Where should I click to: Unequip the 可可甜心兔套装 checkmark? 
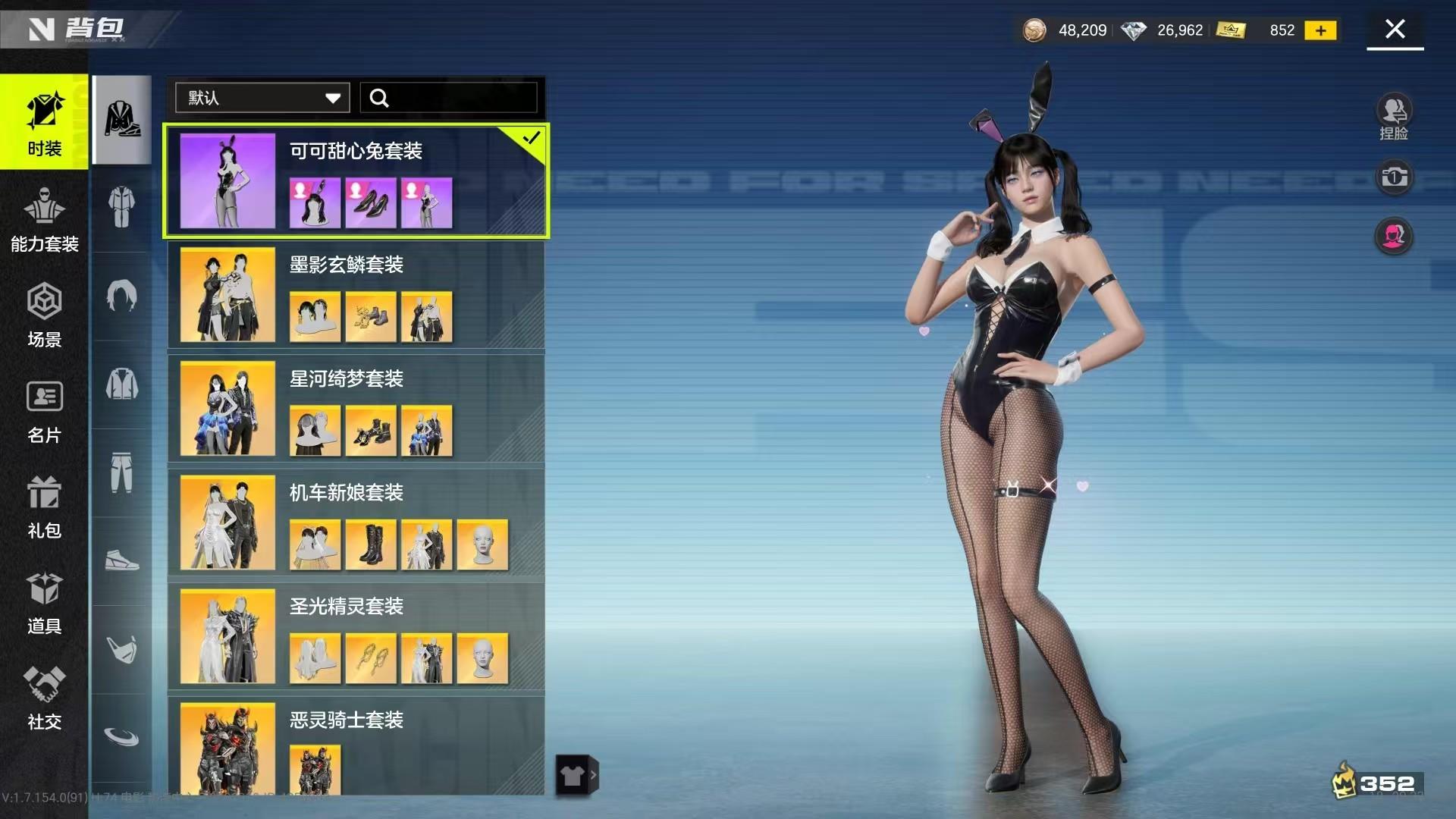(532, 138)
